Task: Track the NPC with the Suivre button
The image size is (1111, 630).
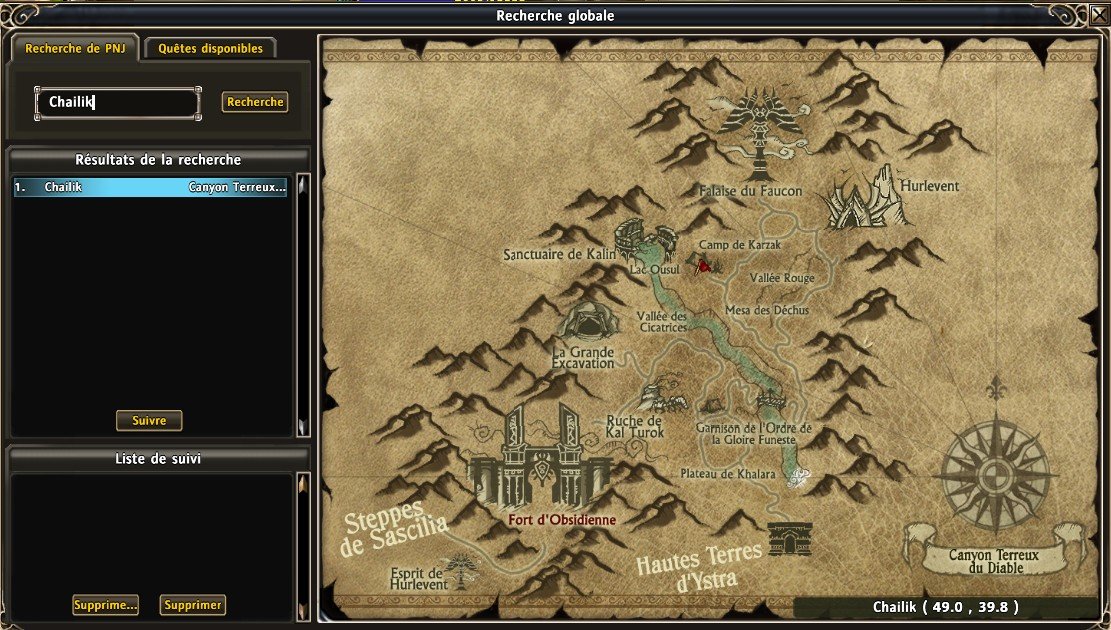Action: (149, 420)
